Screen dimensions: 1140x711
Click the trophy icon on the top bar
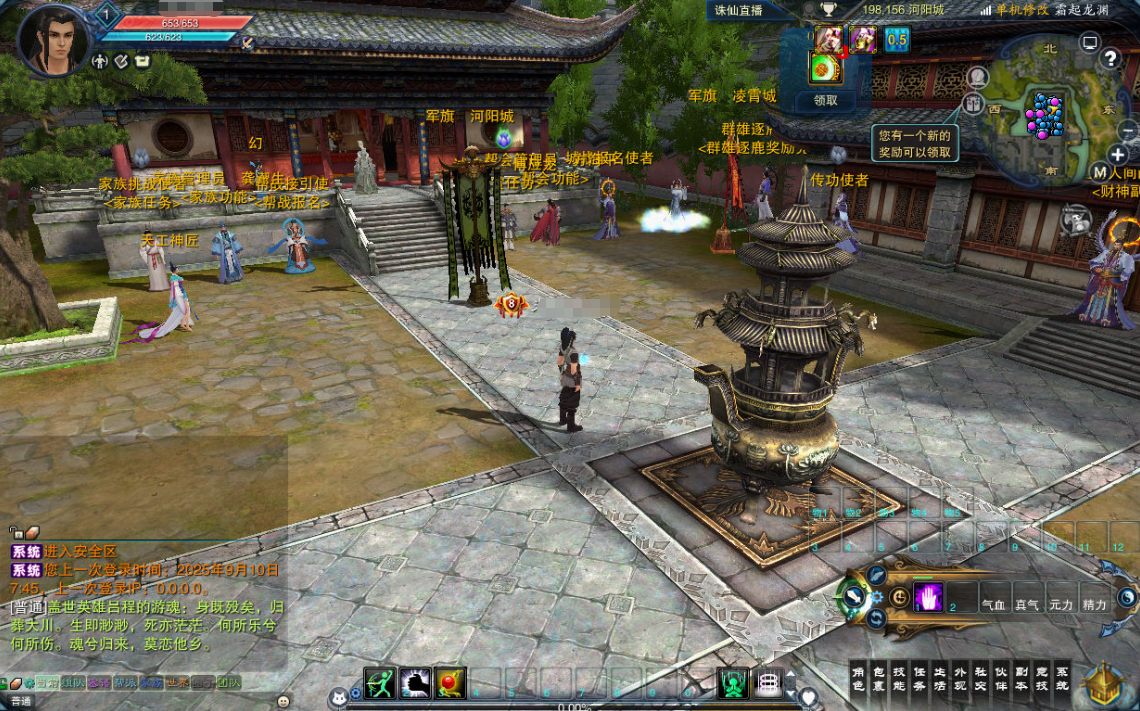(x=828, y=10)
